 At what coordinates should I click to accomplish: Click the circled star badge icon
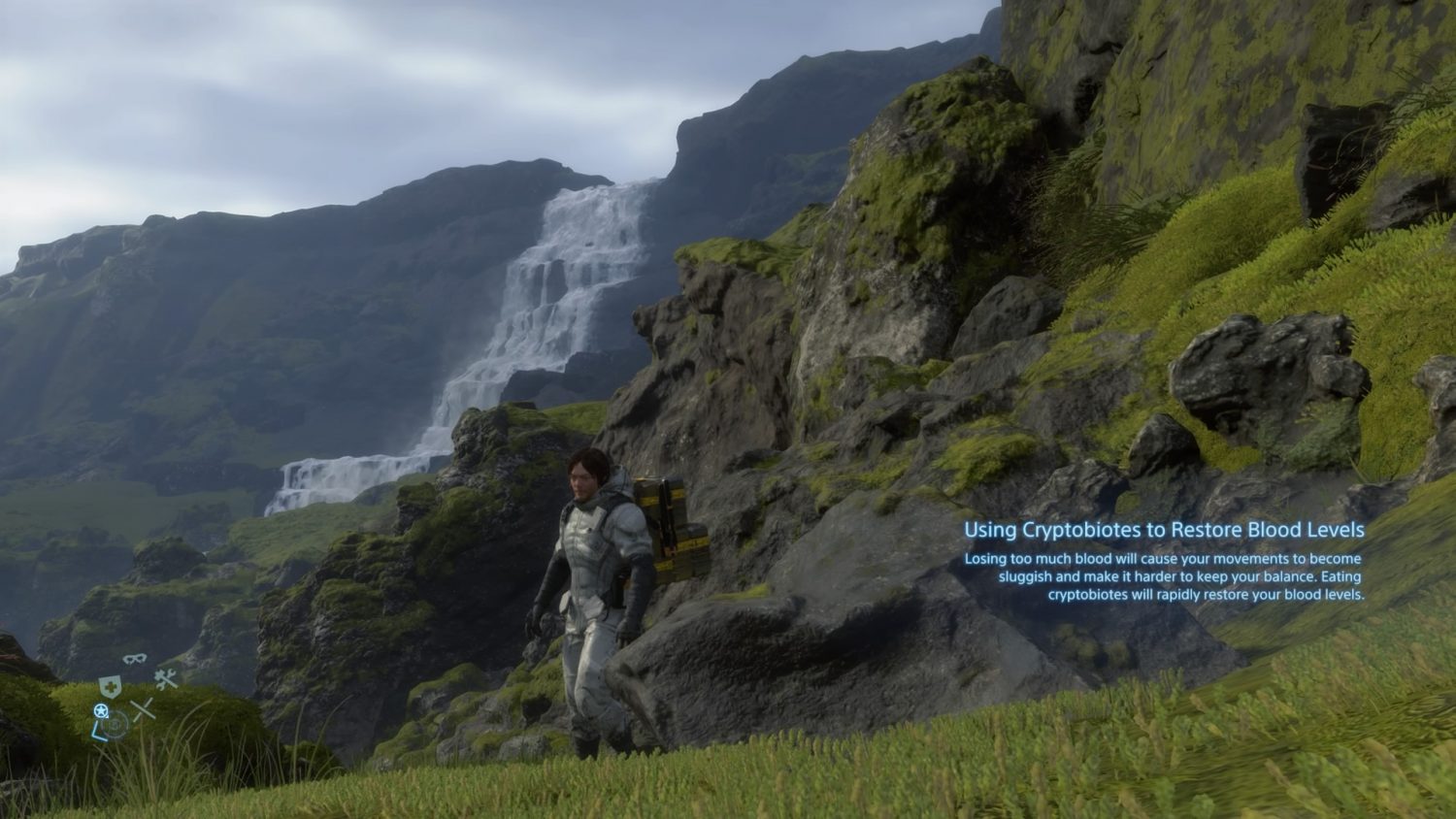(x=100, y=711)
